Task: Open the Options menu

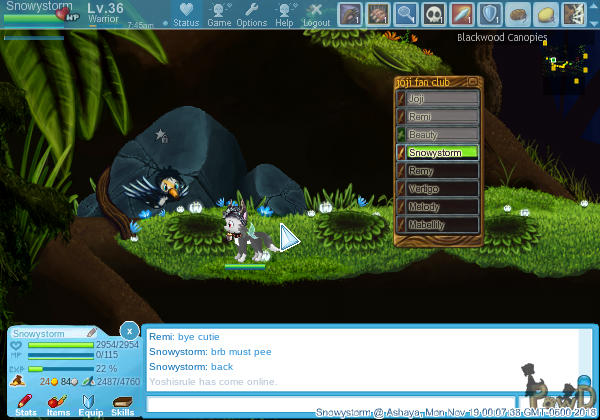Action: pyautogui.click(x=251, y=13)
